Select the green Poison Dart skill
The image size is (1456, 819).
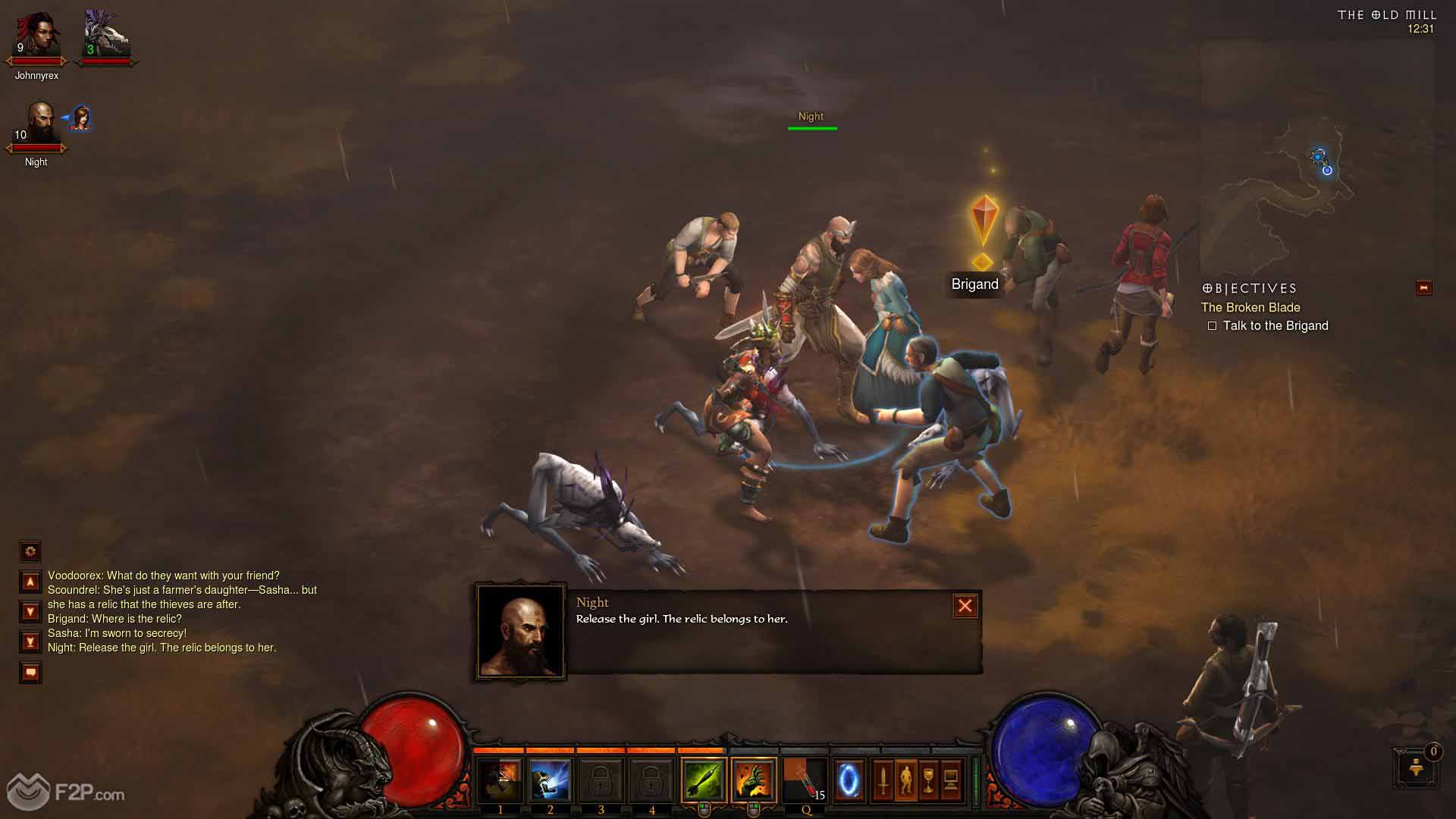[x=704, y=780]
